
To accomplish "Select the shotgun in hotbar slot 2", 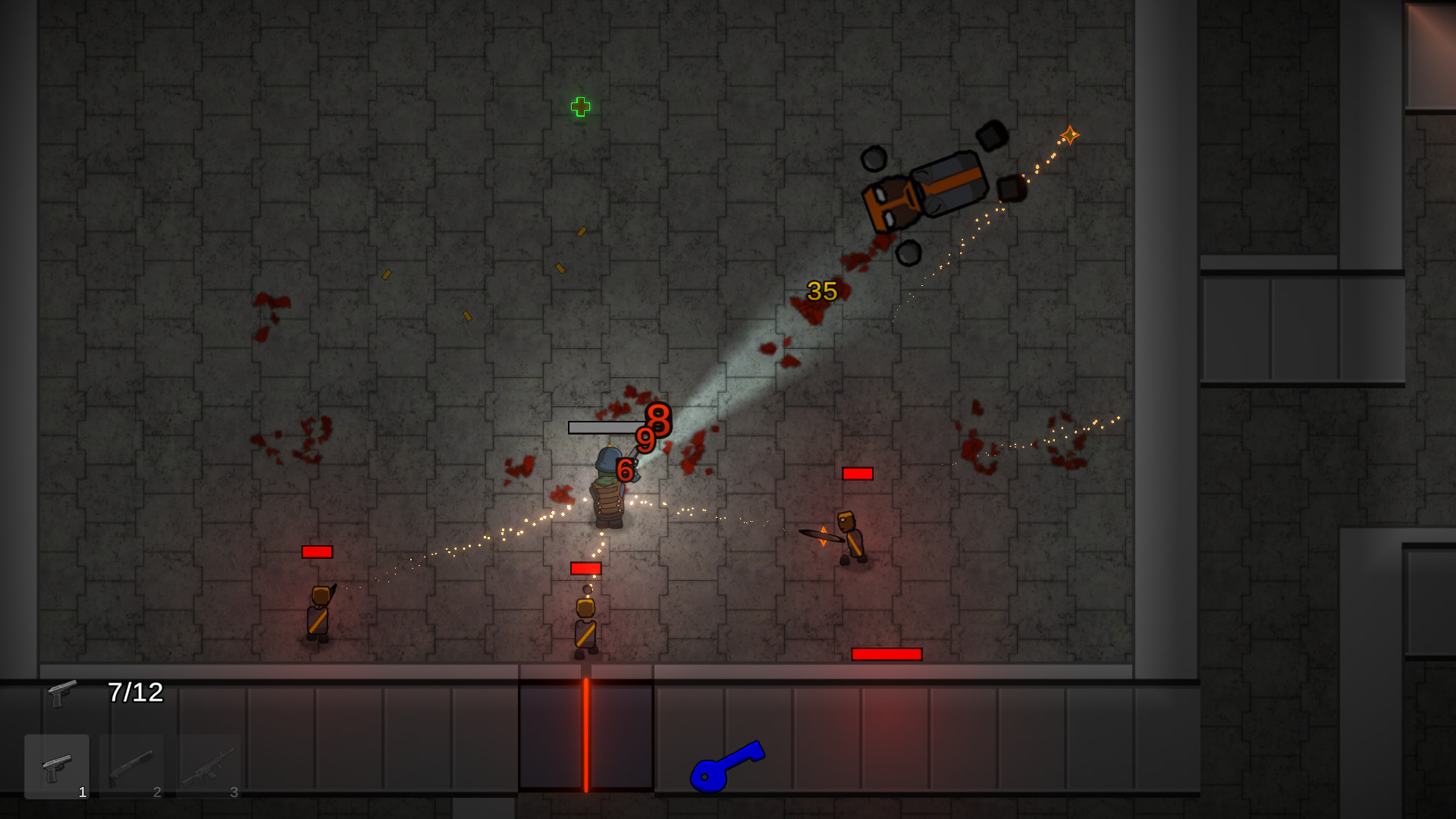I will [x=132, y=766].
